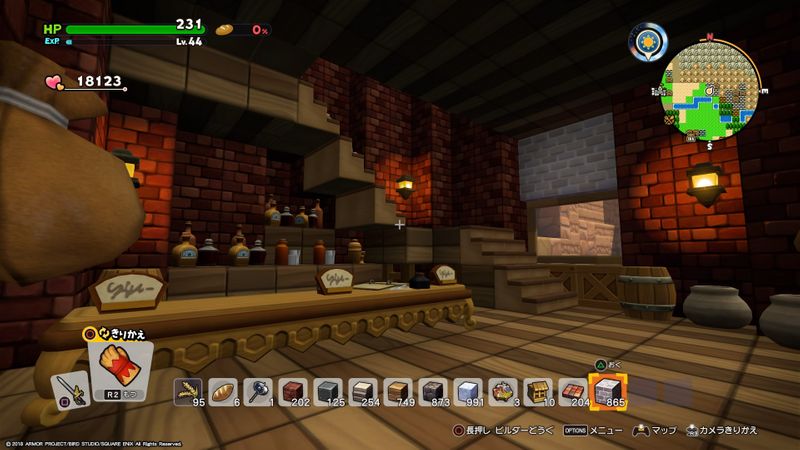This screenshot has width=800, height=450.
Task: Click the sun day-night clock icon
Action: point(648,42)
